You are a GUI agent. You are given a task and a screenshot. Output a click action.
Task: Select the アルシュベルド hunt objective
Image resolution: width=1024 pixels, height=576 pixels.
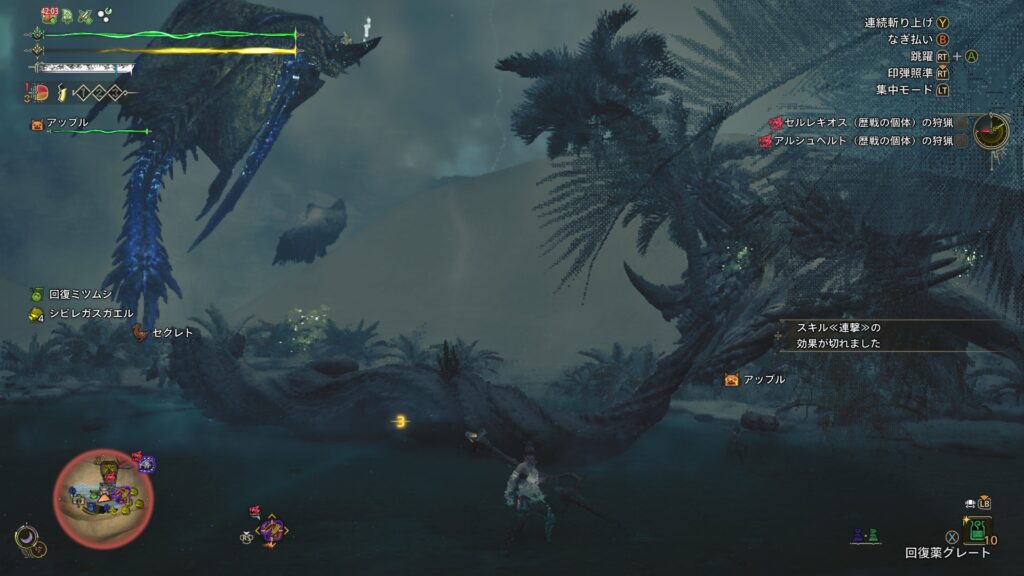[856, 141]
